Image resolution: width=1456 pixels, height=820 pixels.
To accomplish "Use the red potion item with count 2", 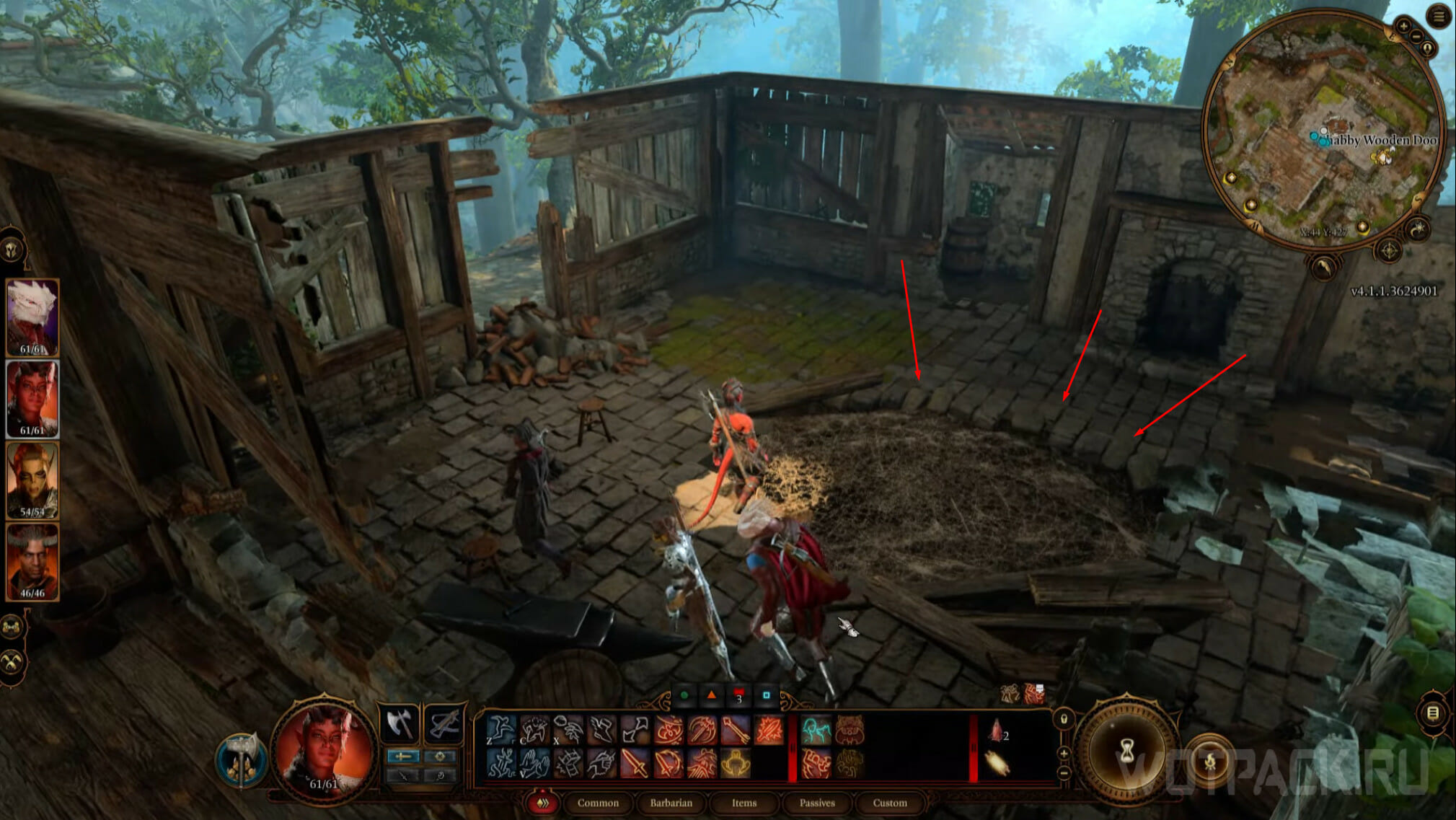I will click(996, 732).
